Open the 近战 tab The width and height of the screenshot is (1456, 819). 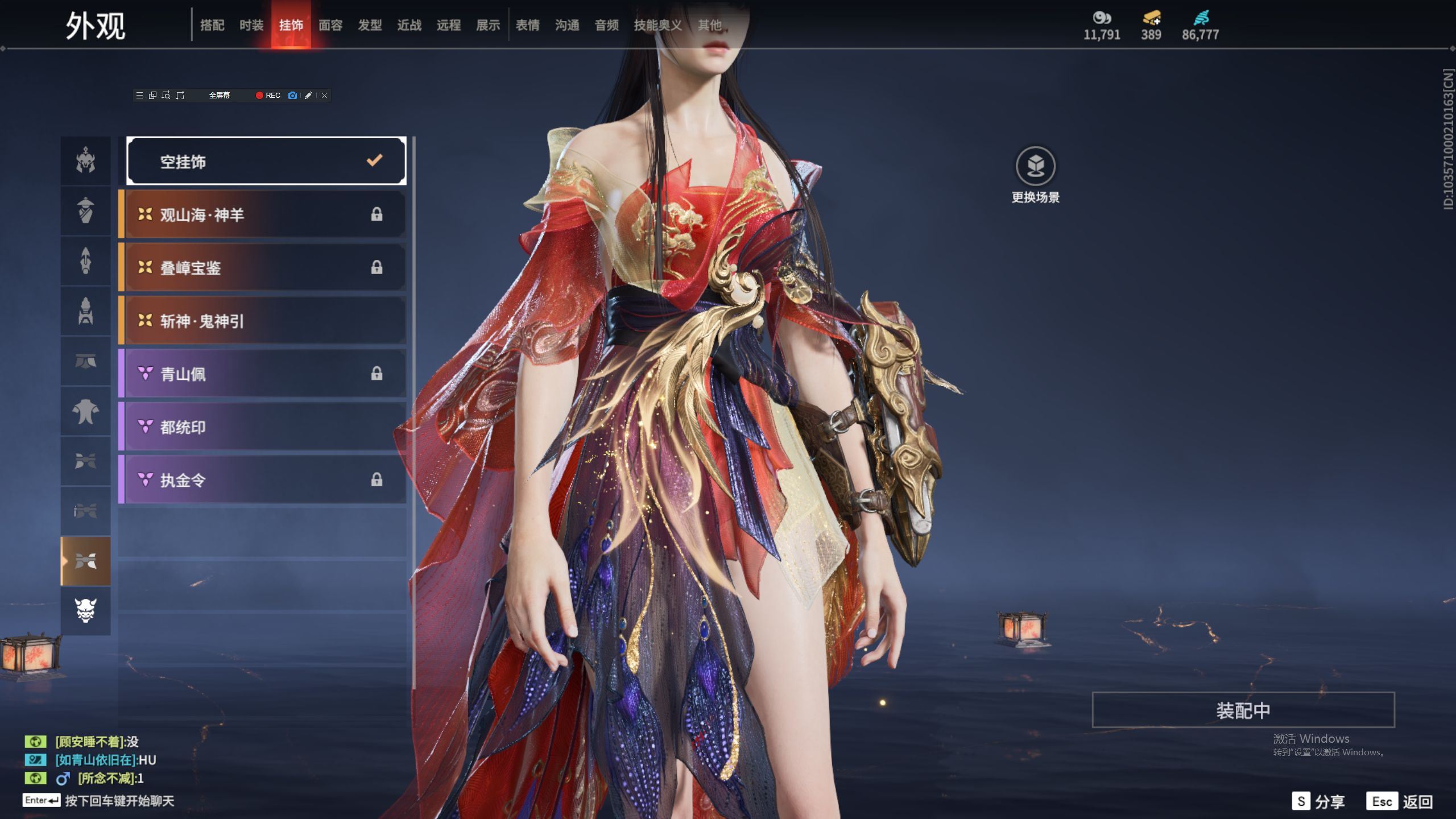point(409,25)
